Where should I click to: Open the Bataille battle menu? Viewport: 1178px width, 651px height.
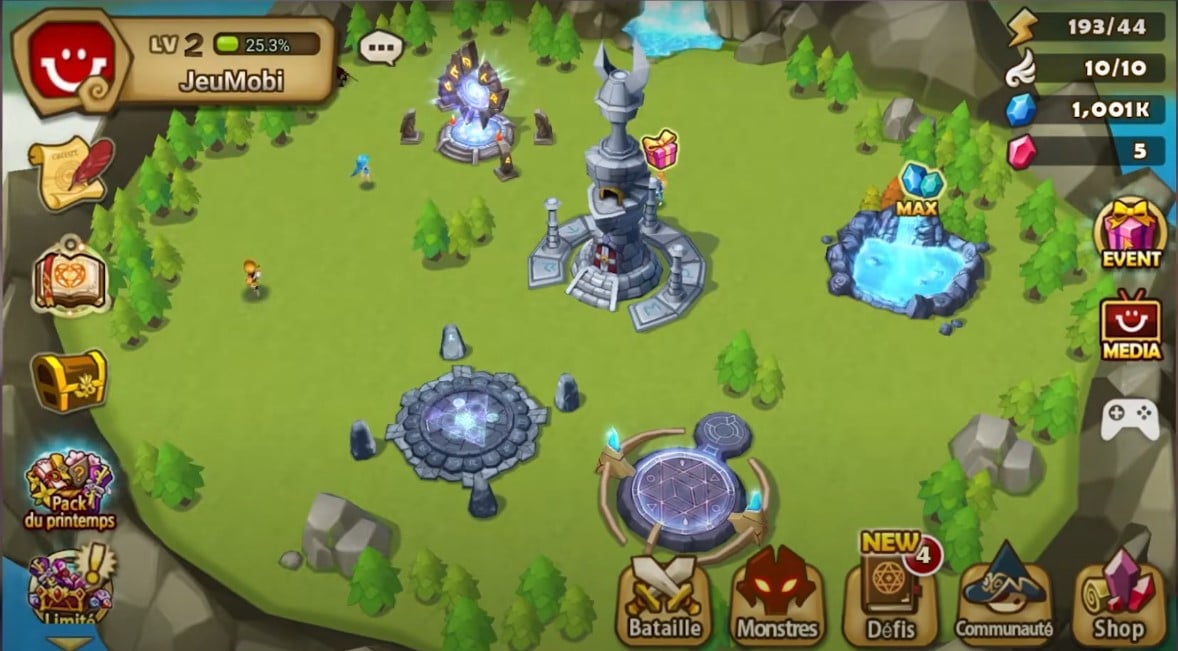tap(664, 600)
